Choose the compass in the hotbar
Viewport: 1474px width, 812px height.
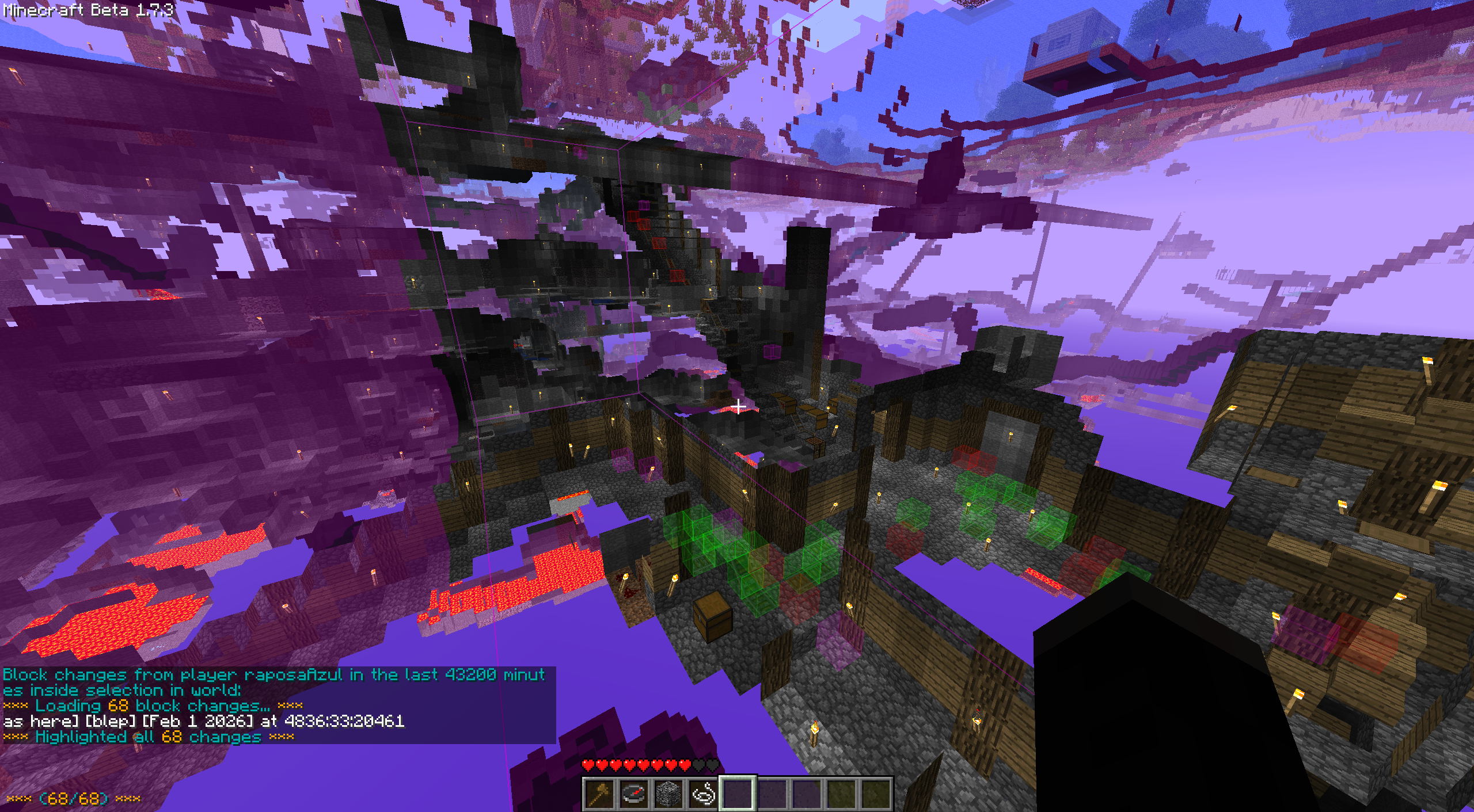[x=634, y=794]
